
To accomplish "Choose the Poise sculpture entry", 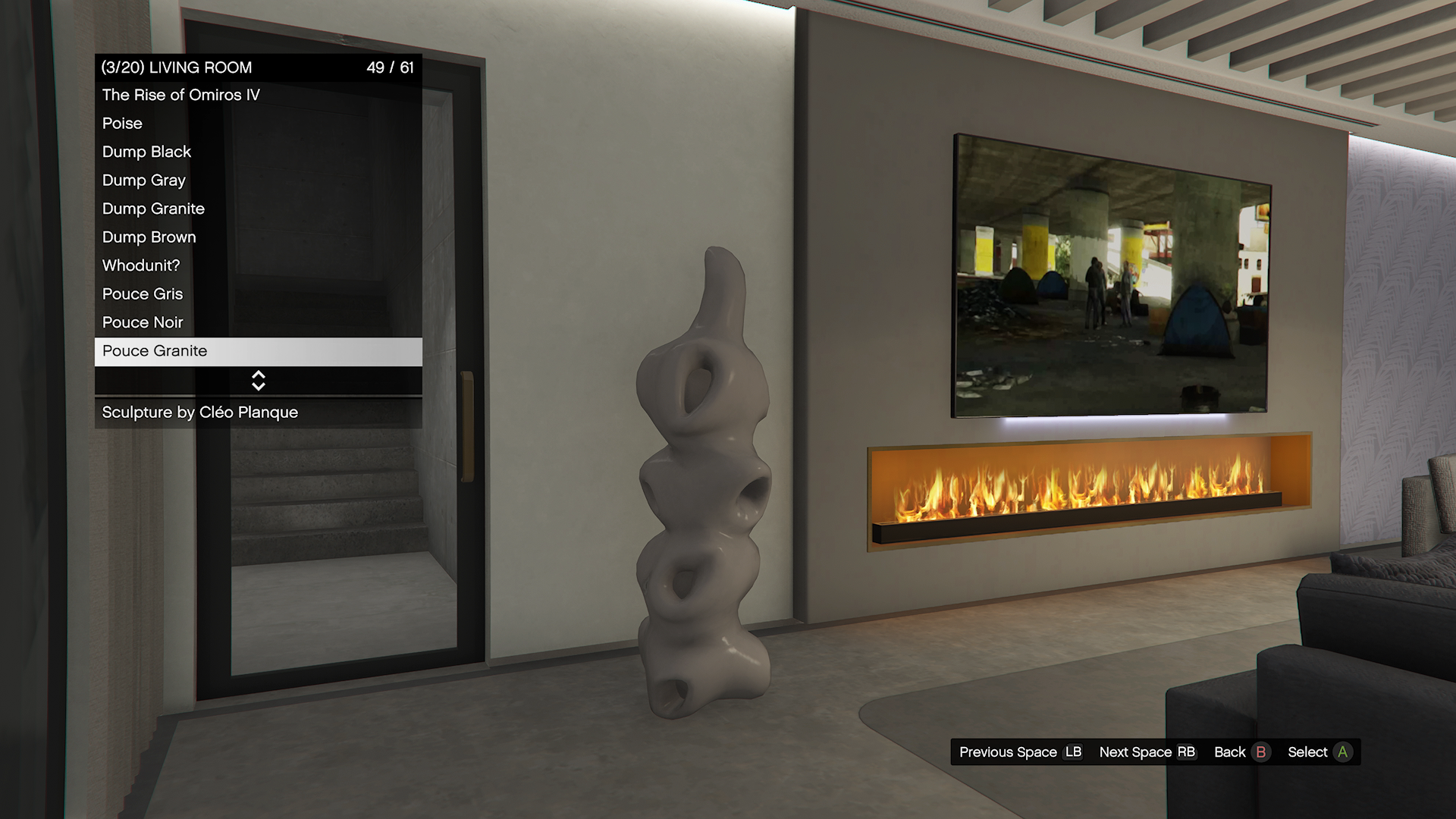I will [123, 123].
